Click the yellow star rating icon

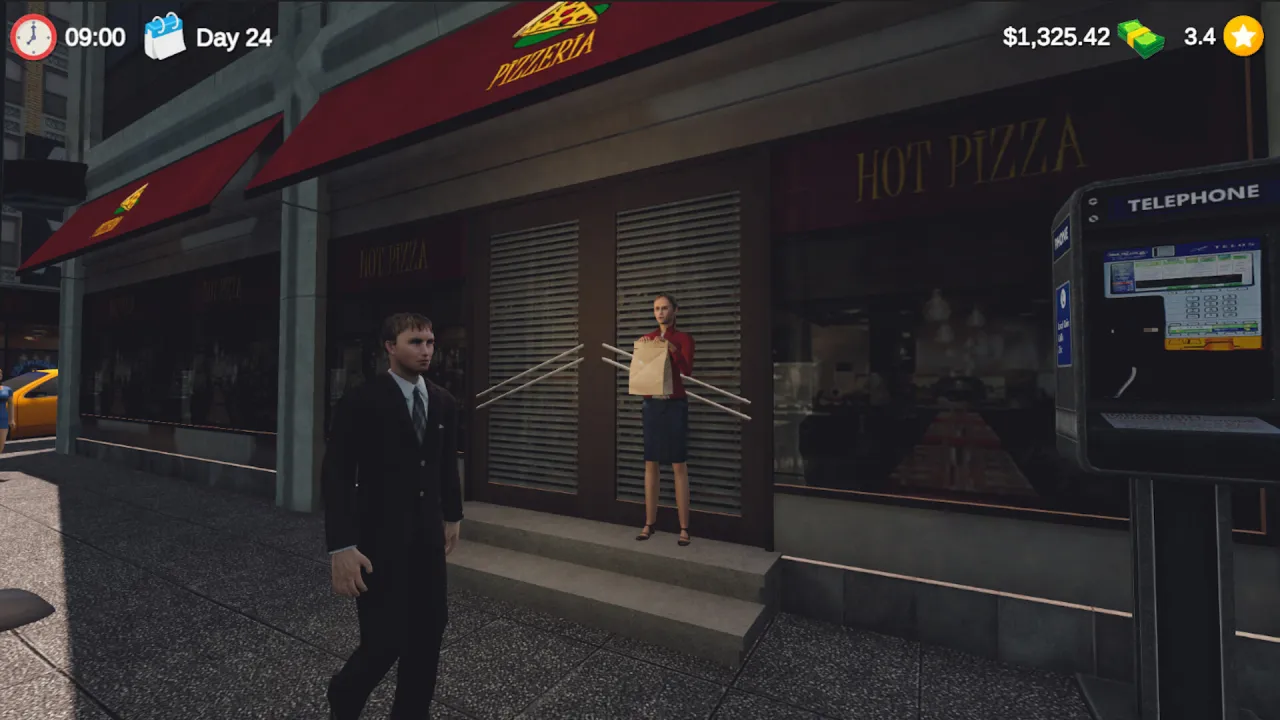point(1243,37)
